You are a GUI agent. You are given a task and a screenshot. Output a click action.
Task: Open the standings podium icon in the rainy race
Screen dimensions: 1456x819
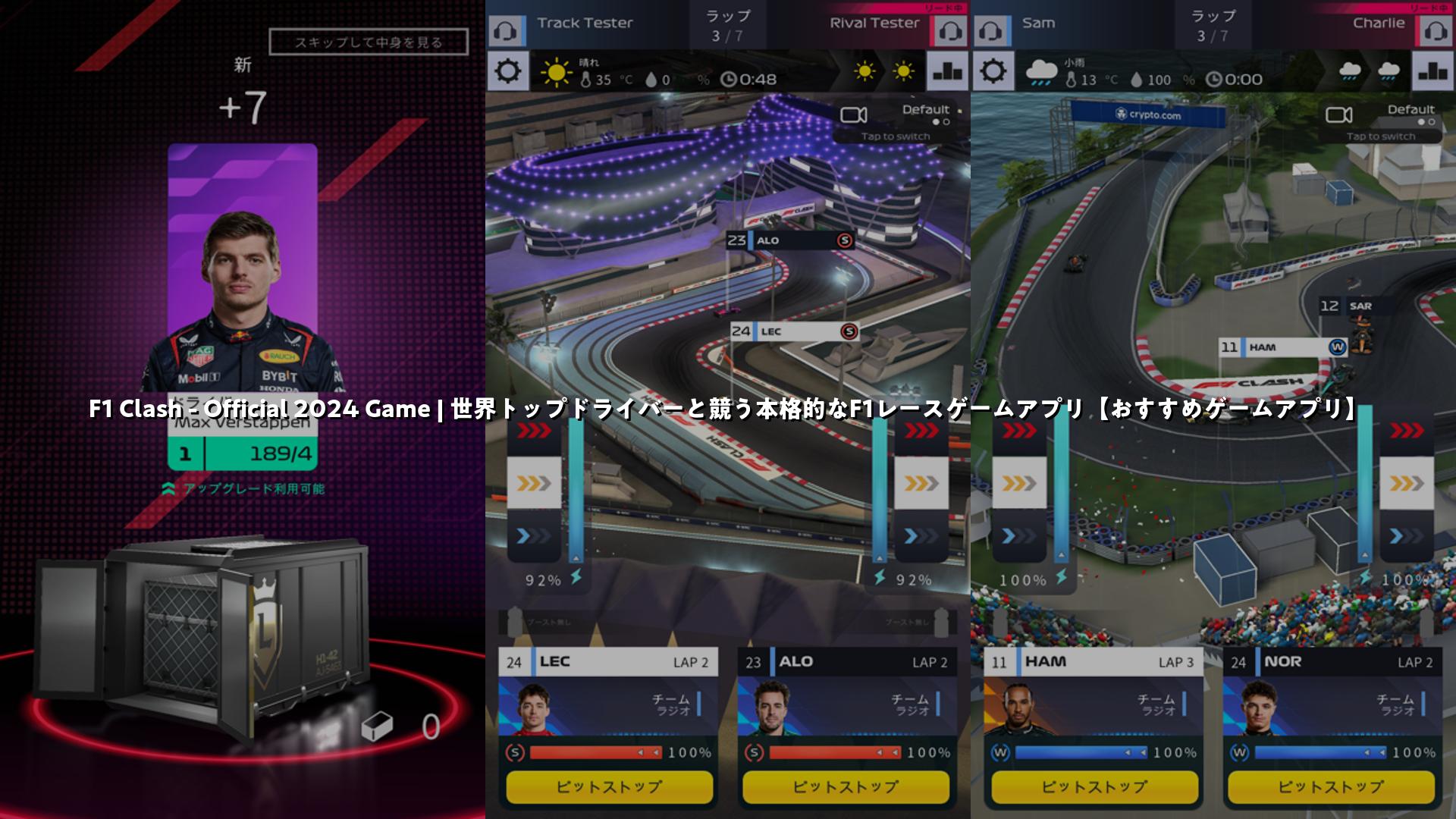click(1433, 72)
